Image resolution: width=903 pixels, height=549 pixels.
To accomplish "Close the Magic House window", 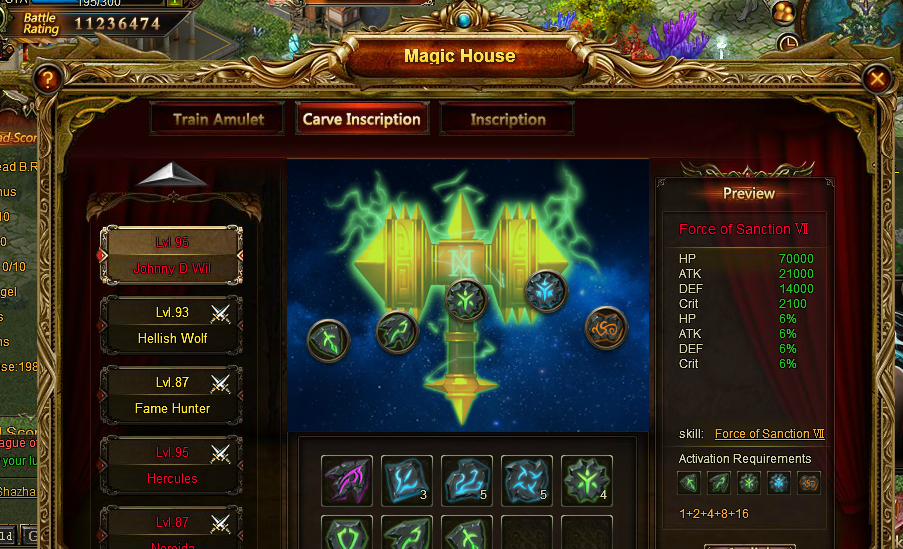I will tap(877, 79).
